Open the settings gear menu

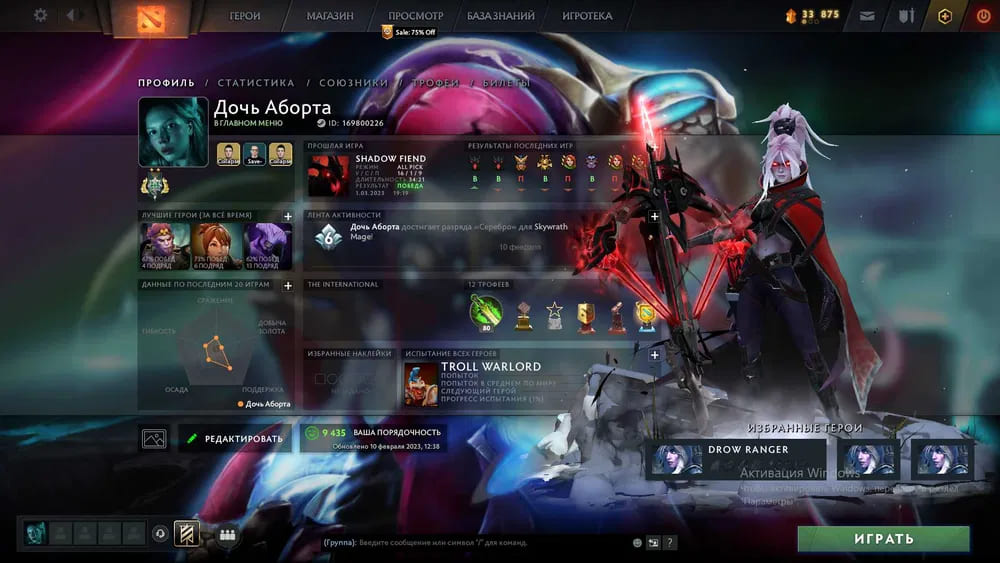click(x=40, y=16)
